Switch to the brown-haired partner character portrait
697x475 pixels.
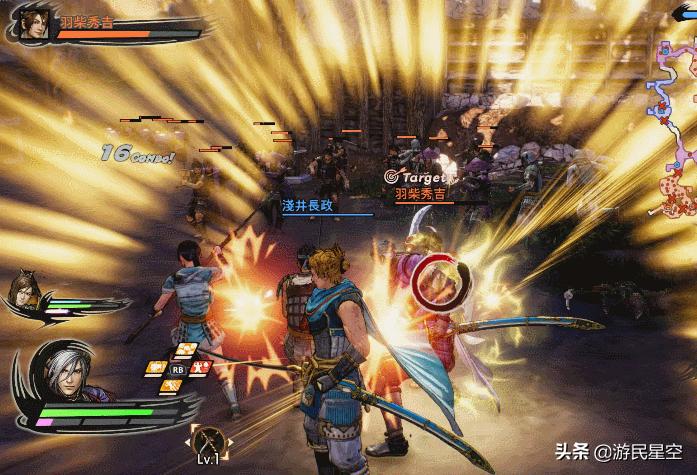coord(23,292)
